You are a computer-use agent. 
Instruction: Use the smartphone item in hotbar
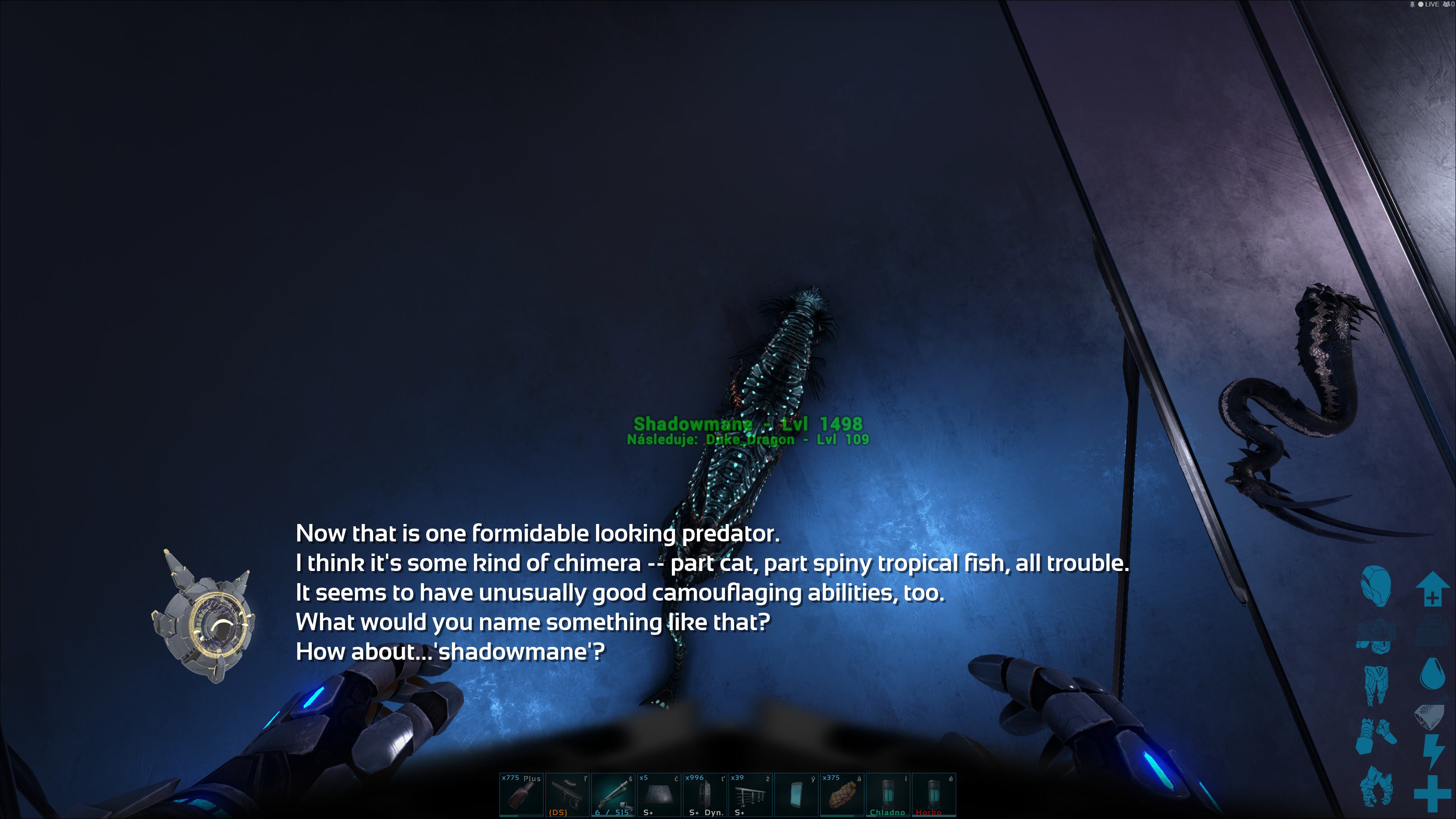pos(796,795)
